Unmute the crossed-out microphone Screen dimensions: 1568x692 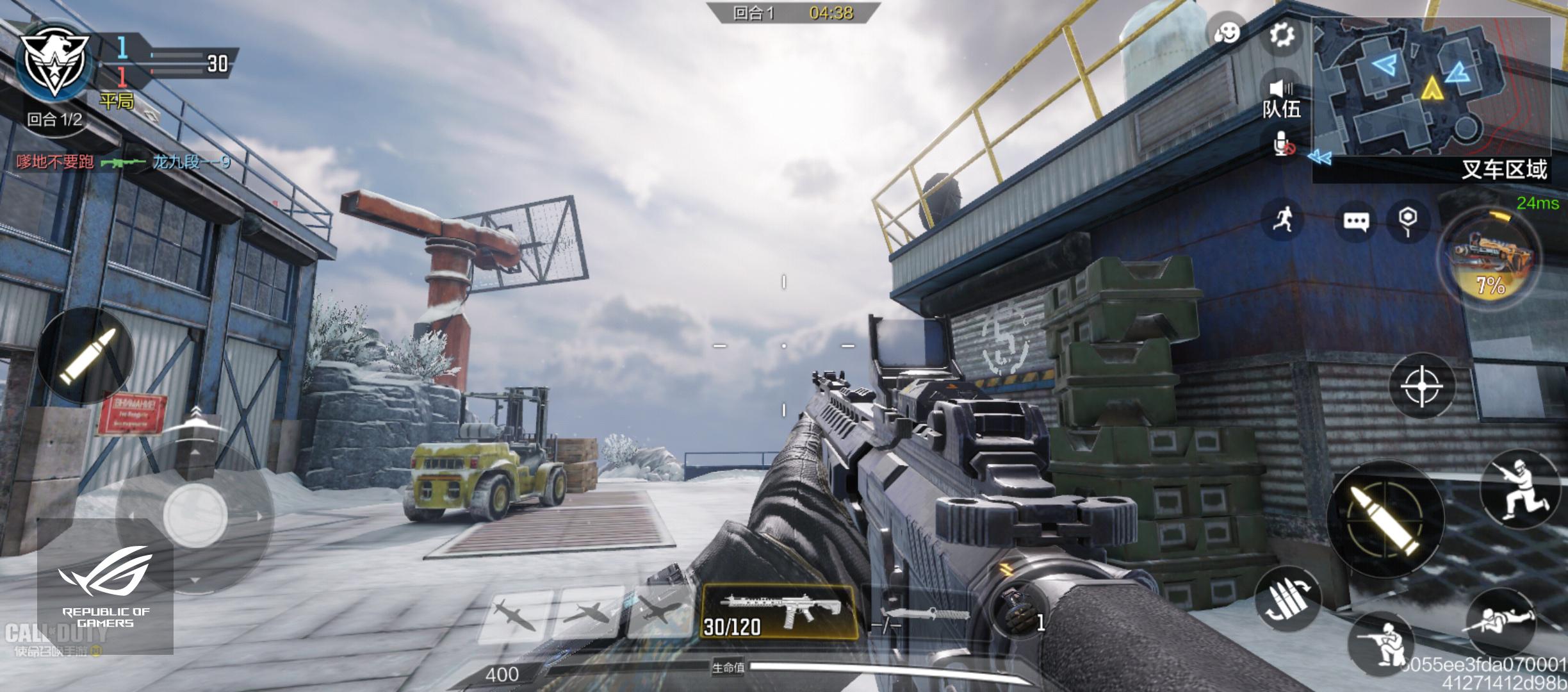point(1282,145)
